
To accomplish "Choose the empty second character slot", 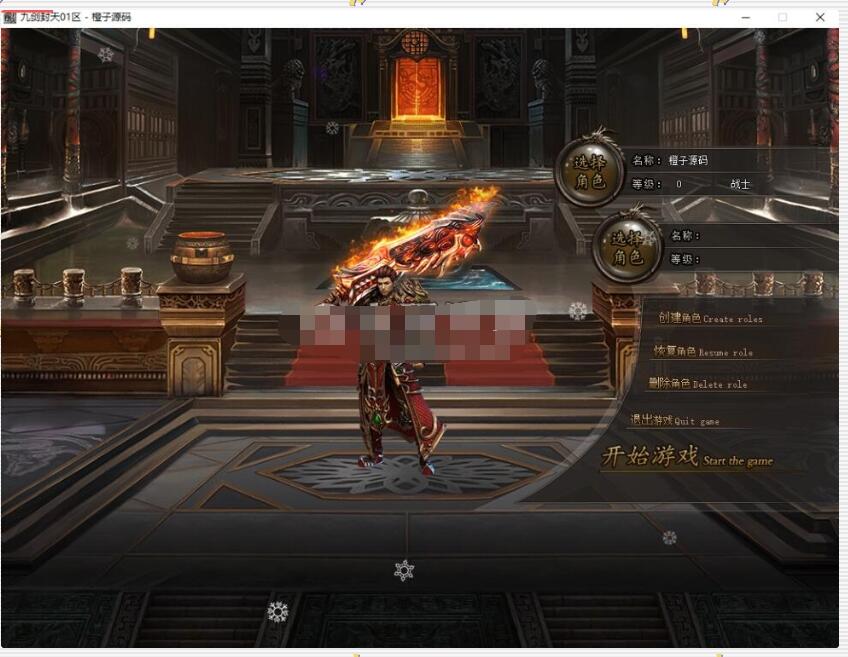I will tap(627, 248).
